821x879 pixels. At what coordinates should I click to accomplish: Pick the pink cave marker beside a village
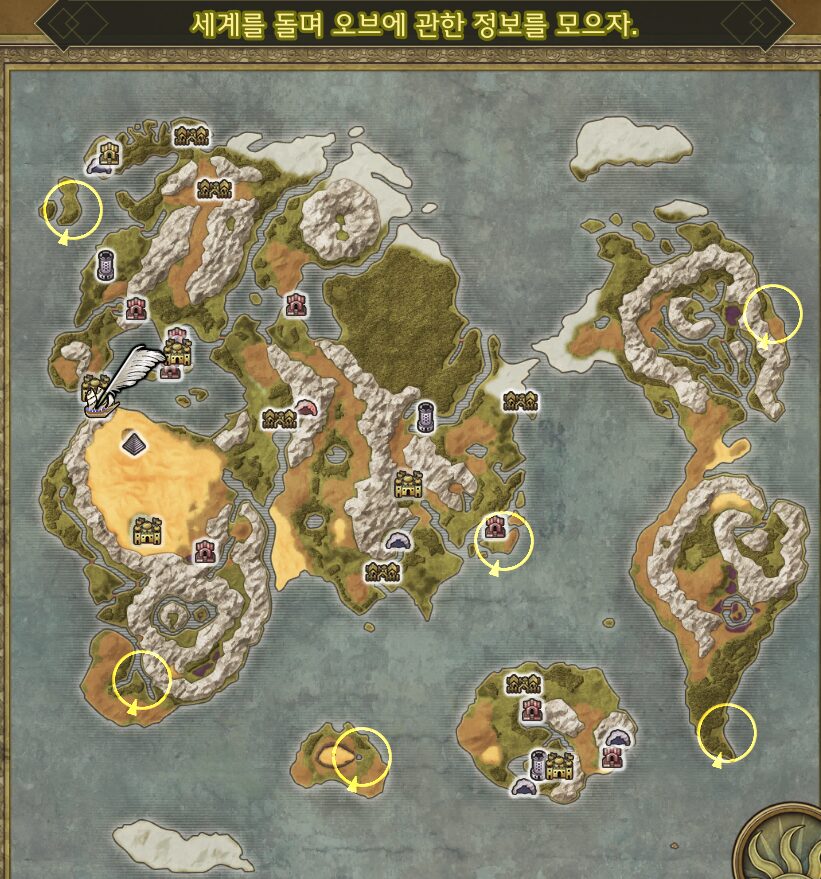[x=305, y=407]
